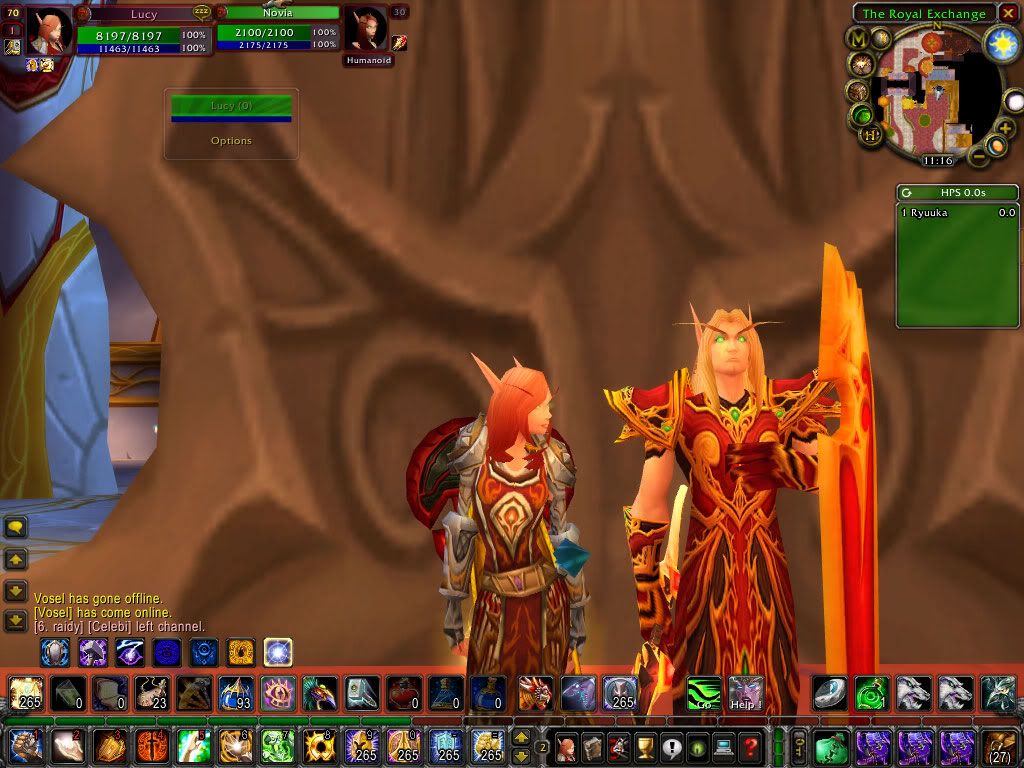This screenshot has height=768, width=1024.
Task: Open the yellow M minimap button
Action: click(858, 38)
